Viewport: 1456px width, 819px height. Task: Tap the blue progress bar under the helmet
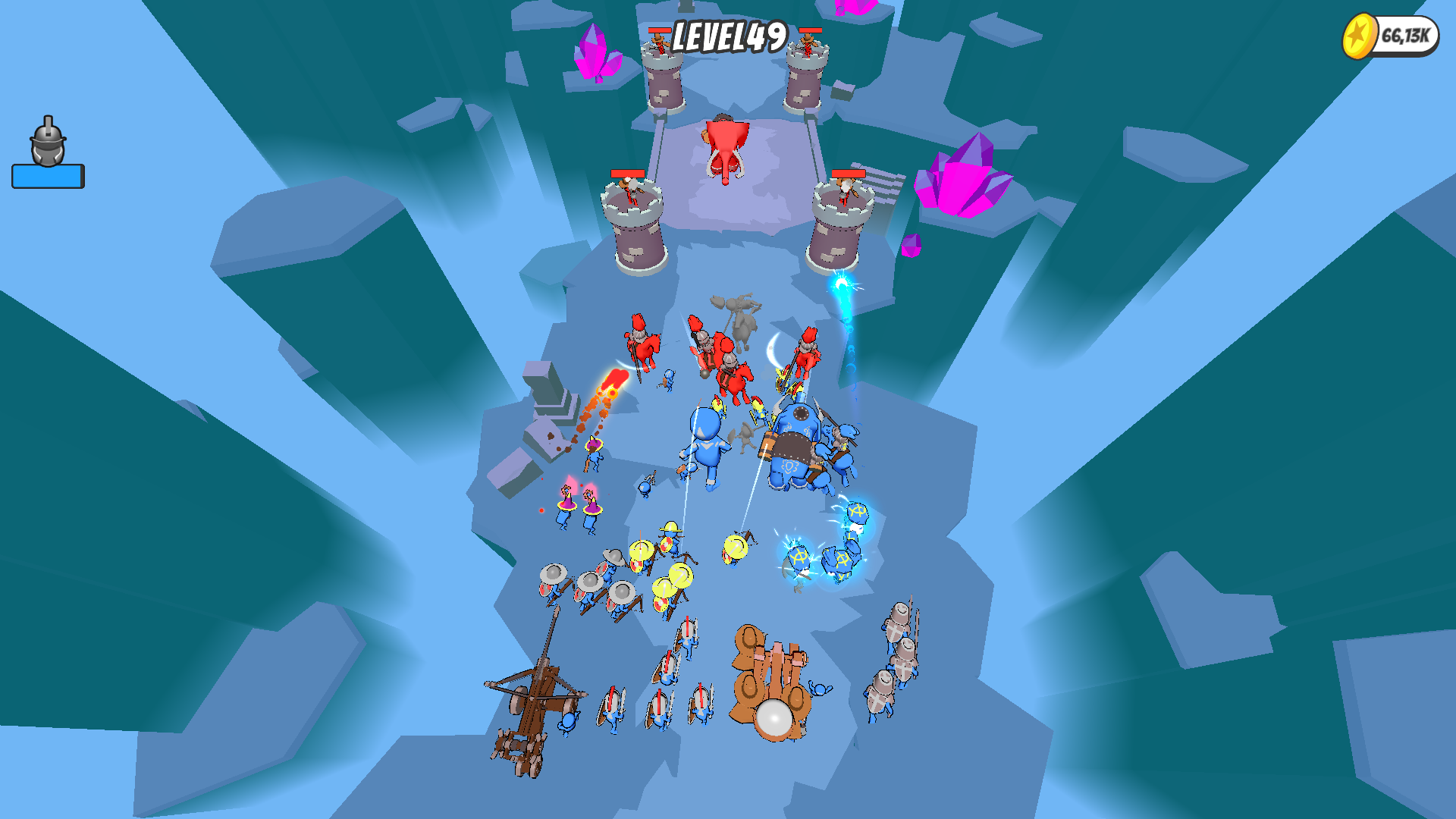pyautogui.click(x=47, y=174)
